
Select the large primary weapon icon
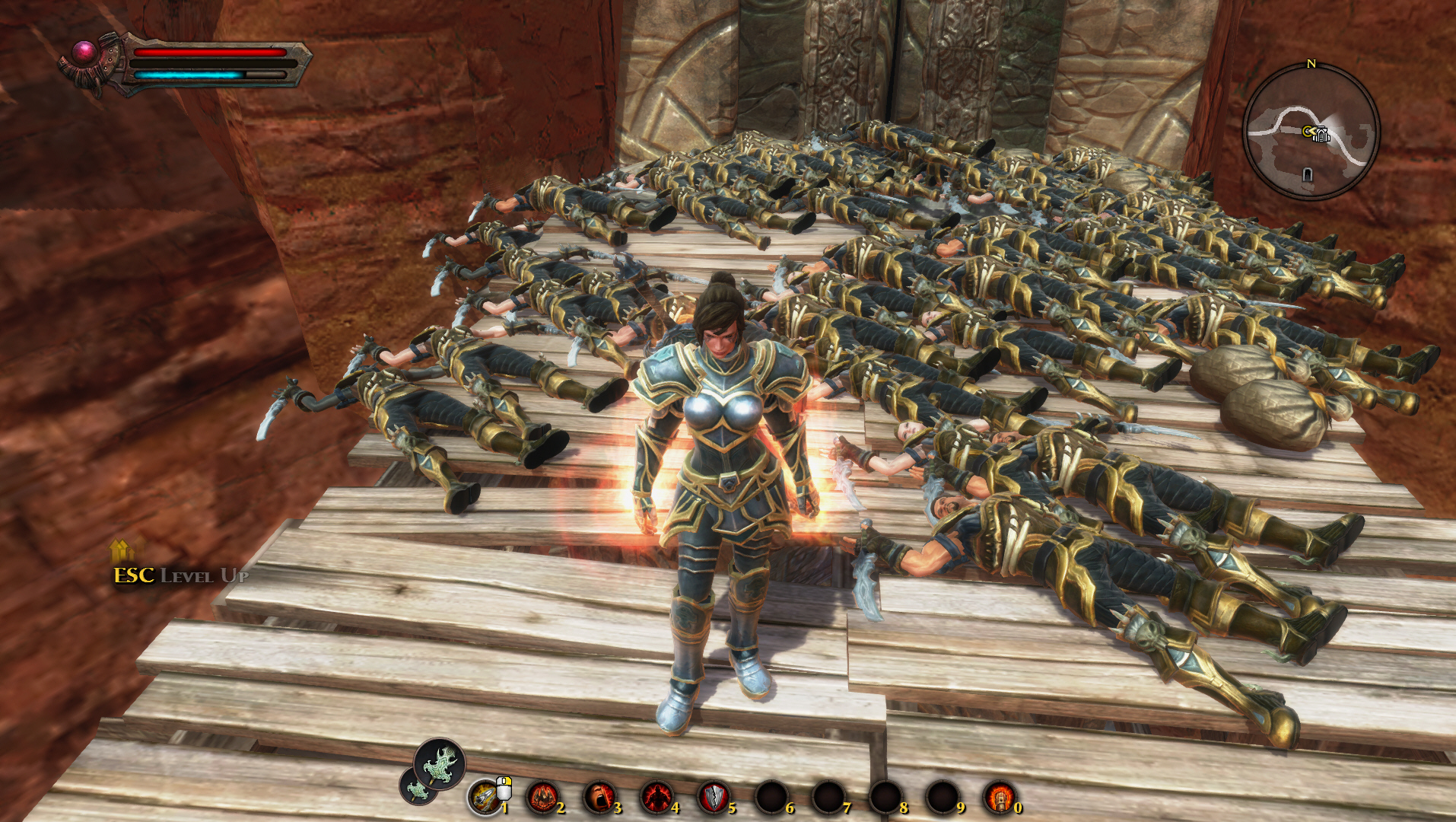[x=440, y=763]
